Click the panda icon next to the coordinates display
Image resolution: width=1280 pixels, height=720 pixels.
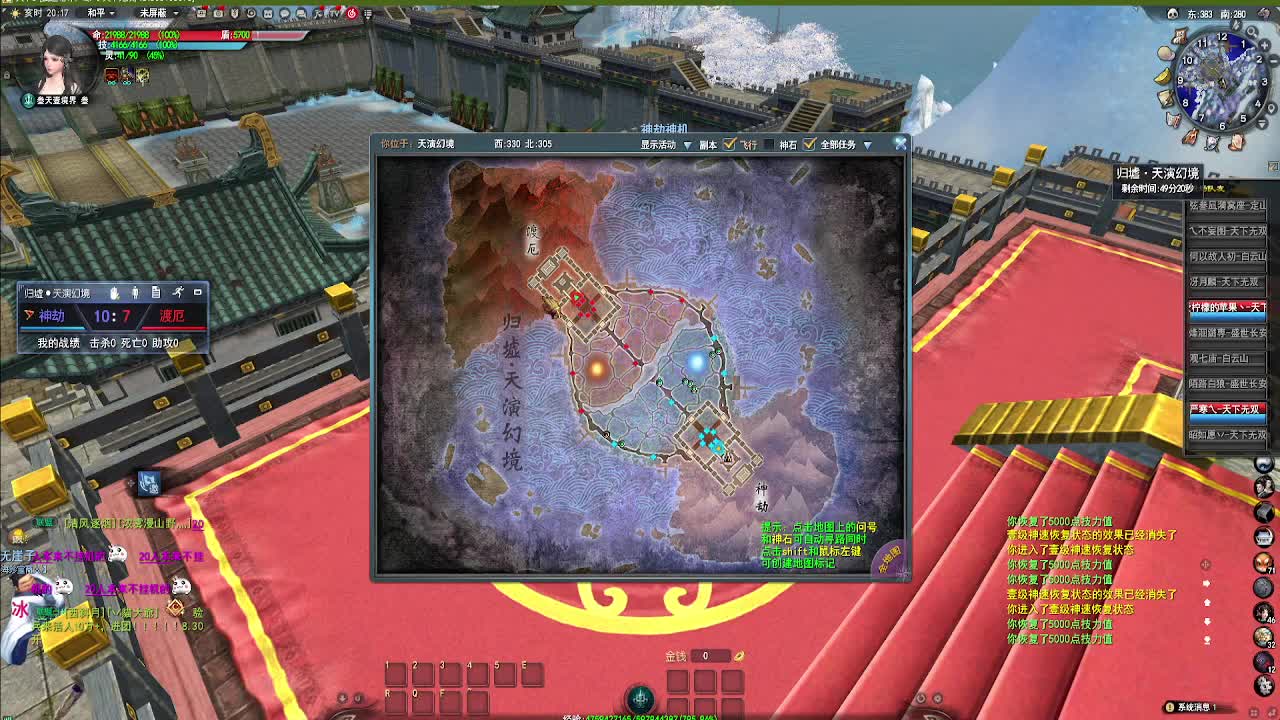click(x=1174, y=13)
